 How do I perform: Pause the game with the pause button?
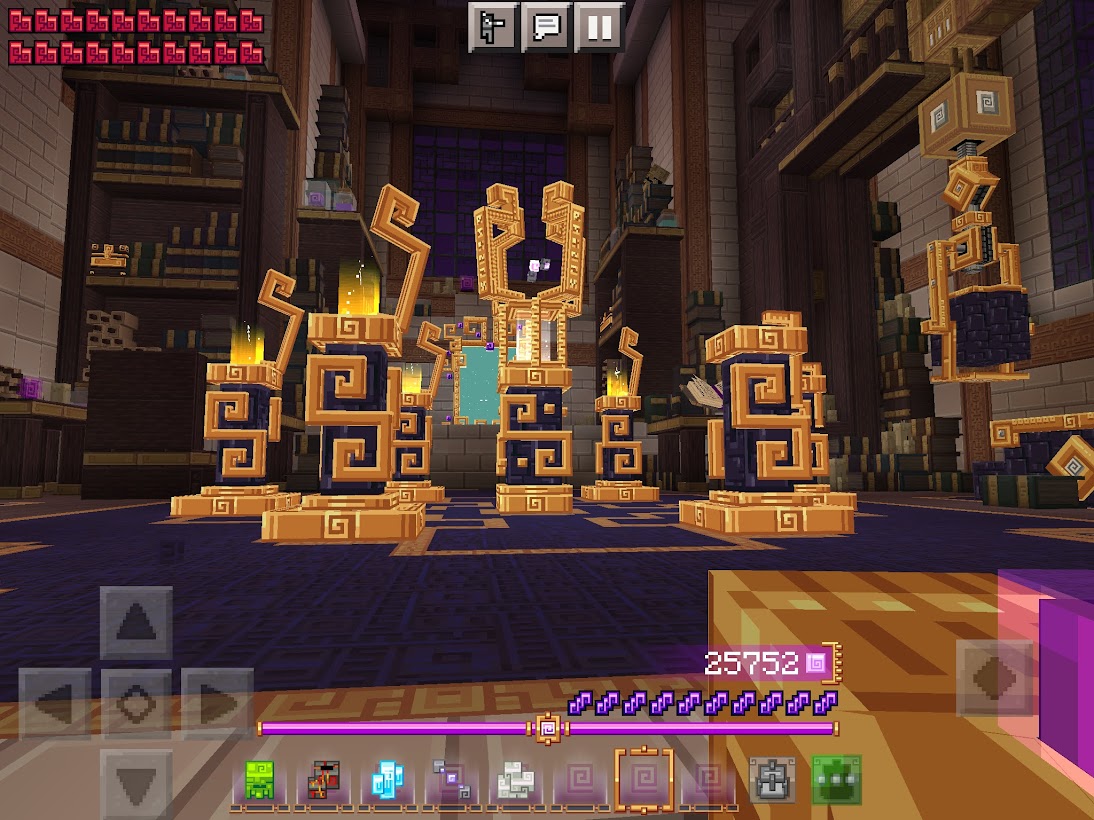(599, 26)
